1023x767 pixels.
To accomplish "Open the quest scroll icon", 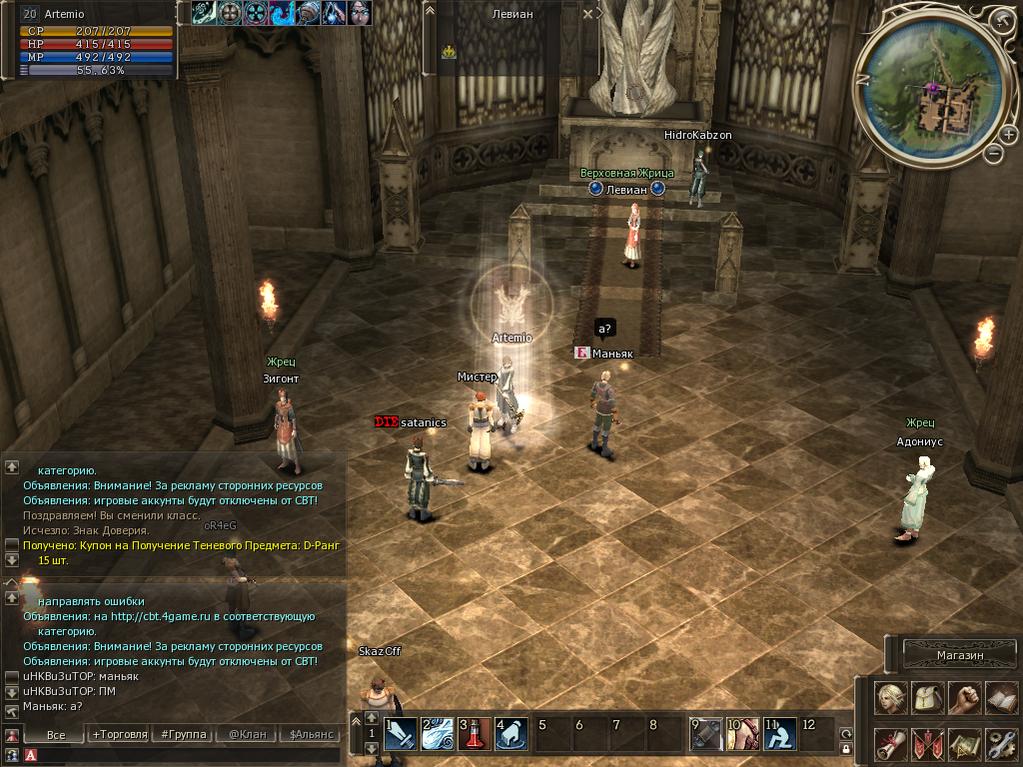I will pos(891,744).
